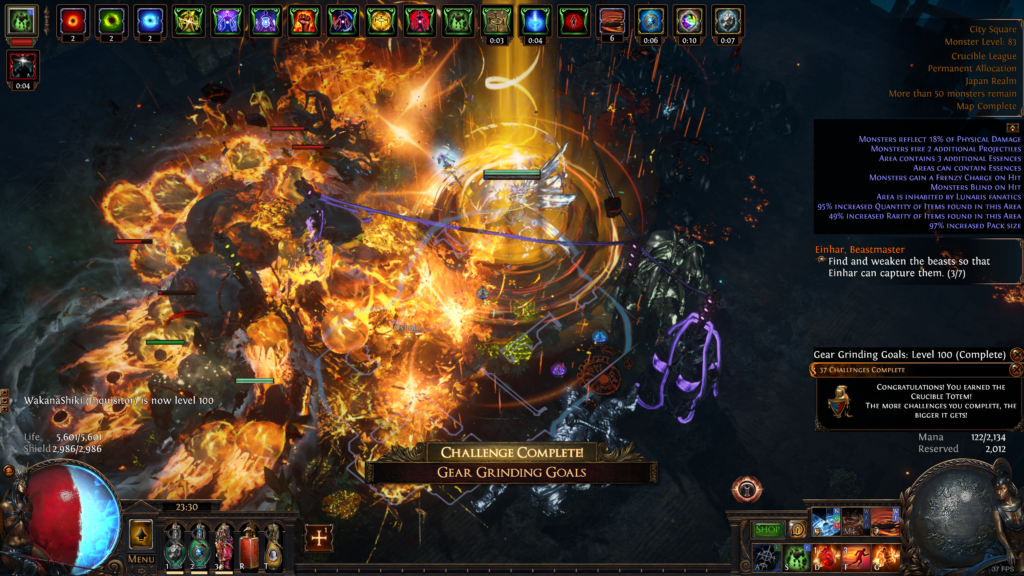Select the red fiery skill bound to D
Screen dimensions: 1024x576
(826, 555)
